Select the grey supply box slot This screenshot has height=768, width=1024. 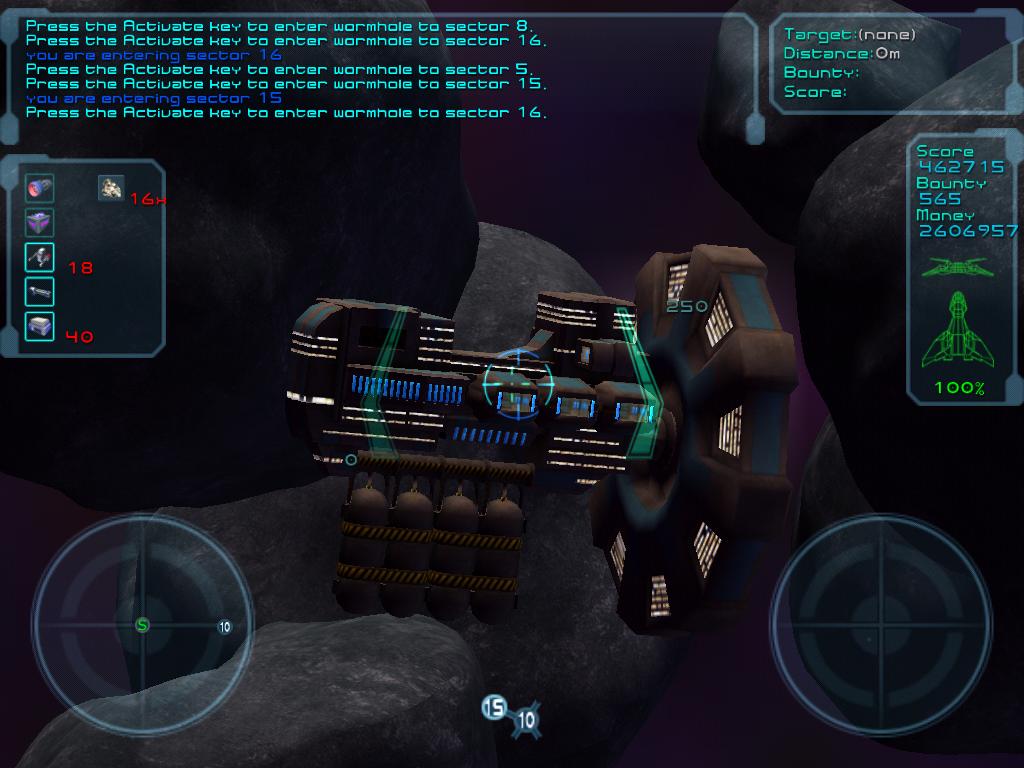(39, 326)
